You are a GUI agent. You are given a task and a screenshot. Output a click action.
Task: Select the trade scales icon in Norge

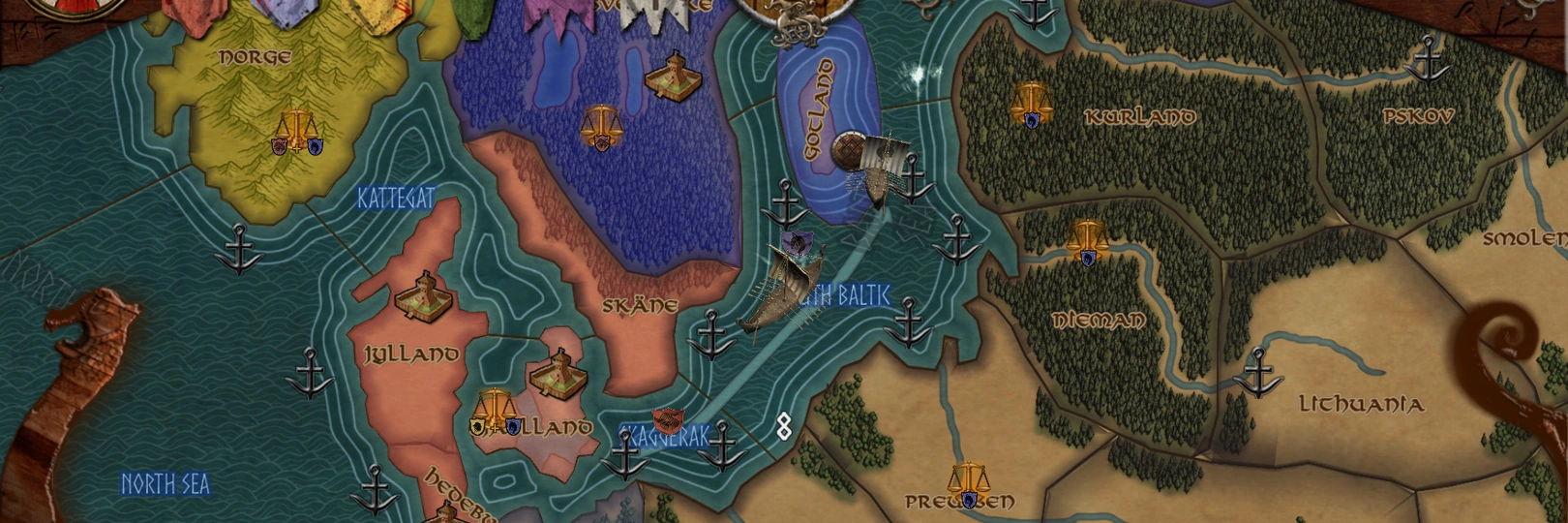(x=294, y=133)
